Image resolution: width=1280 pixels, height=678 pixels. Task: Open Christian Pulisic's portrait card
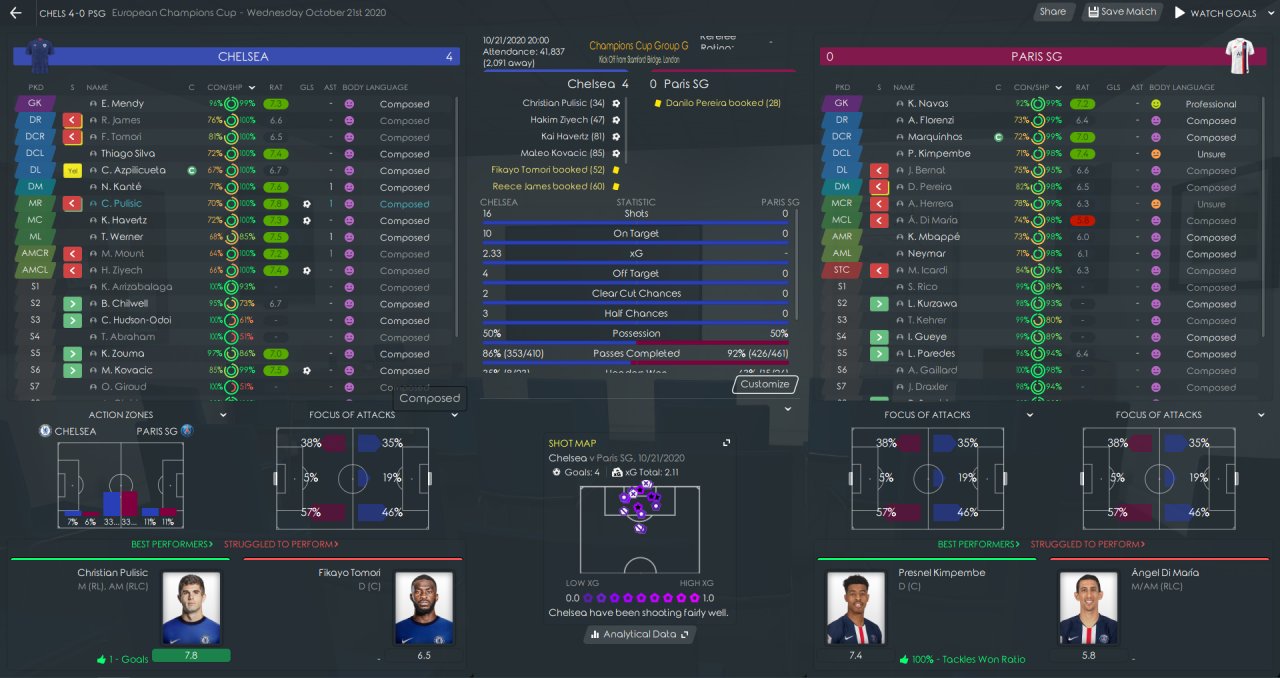pos(190,608)
